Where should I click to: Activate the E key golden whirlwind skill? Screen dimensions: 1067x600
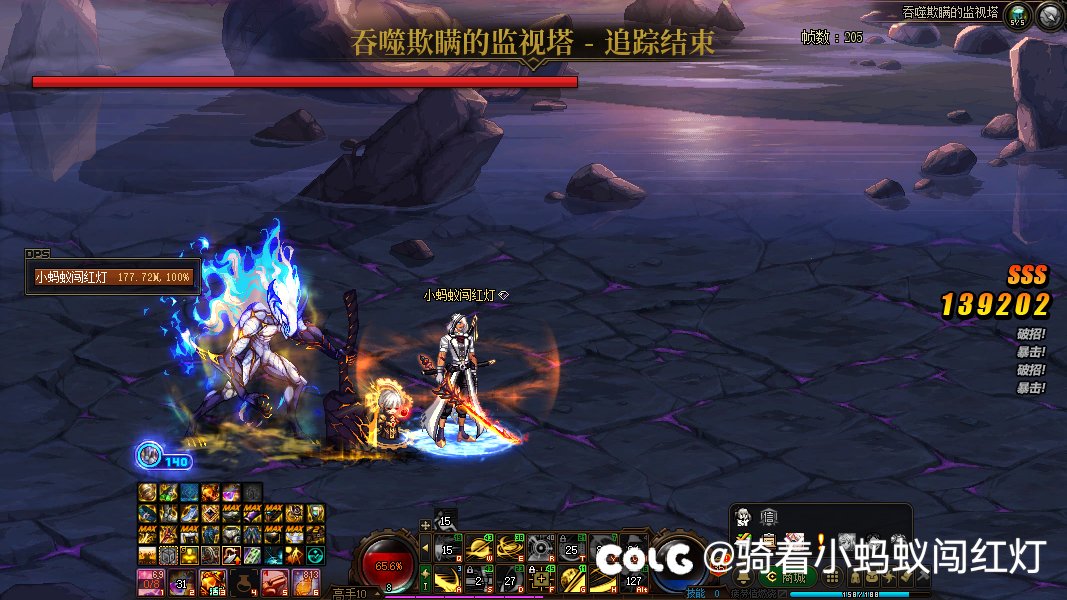click(510, 548)
